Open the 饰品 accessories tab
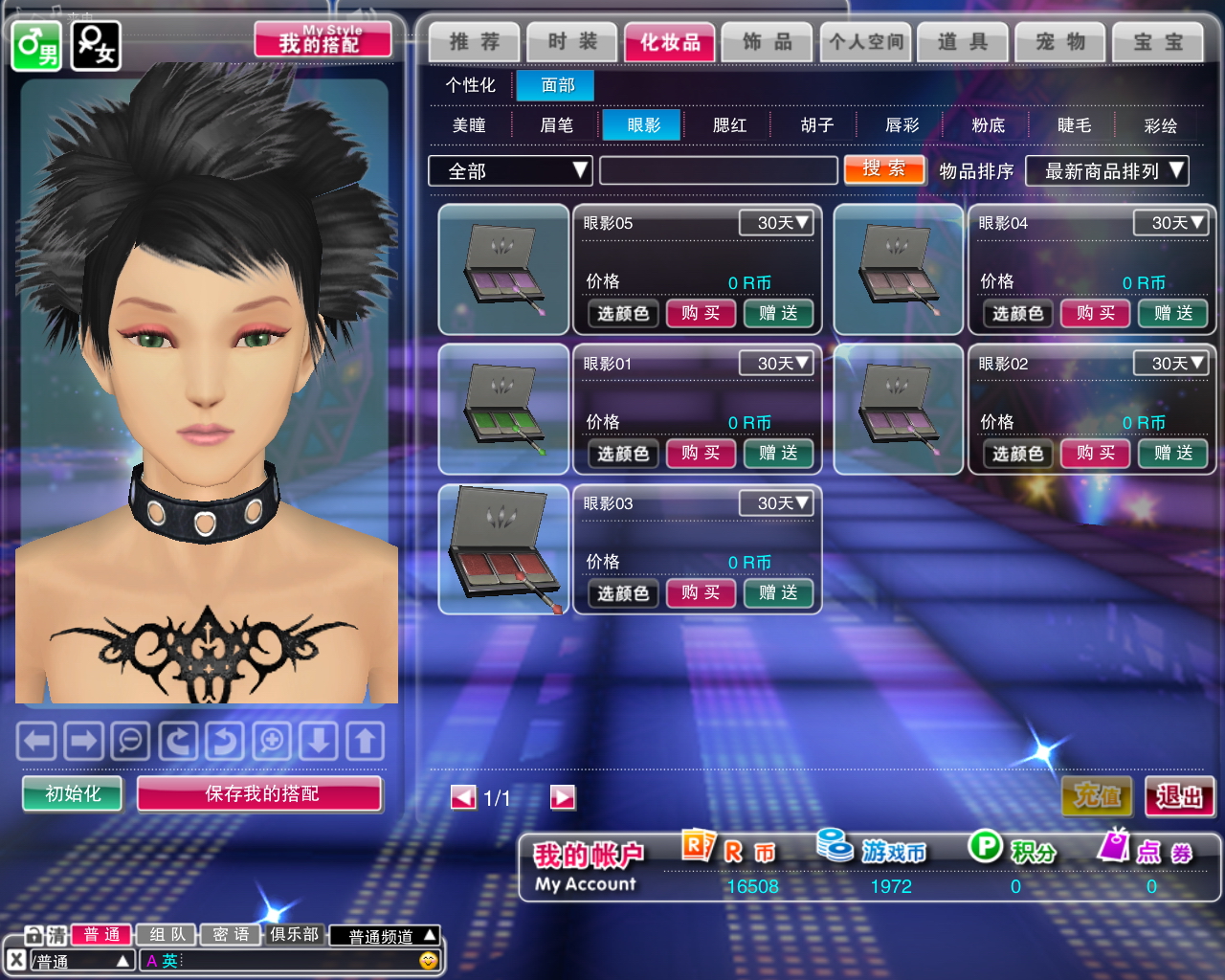1225x980 pixels. pyautogui.click(x=768, y=42)
